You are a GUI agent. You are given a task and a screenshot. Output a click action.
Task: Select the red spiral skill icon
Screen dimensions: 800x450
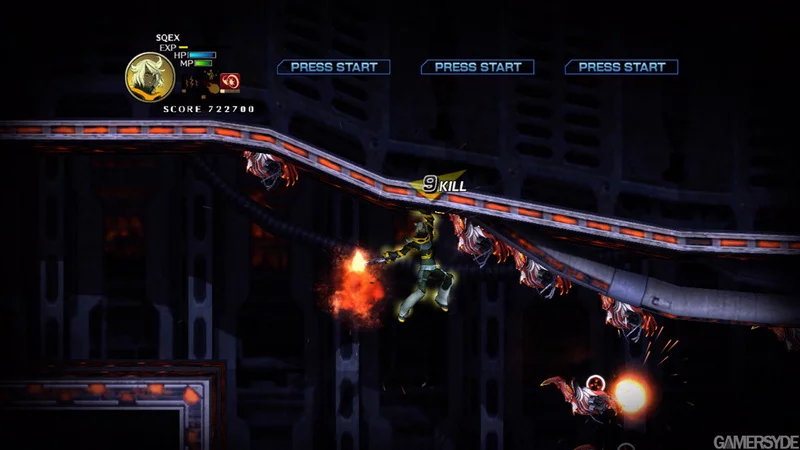(x=229, y=81)
